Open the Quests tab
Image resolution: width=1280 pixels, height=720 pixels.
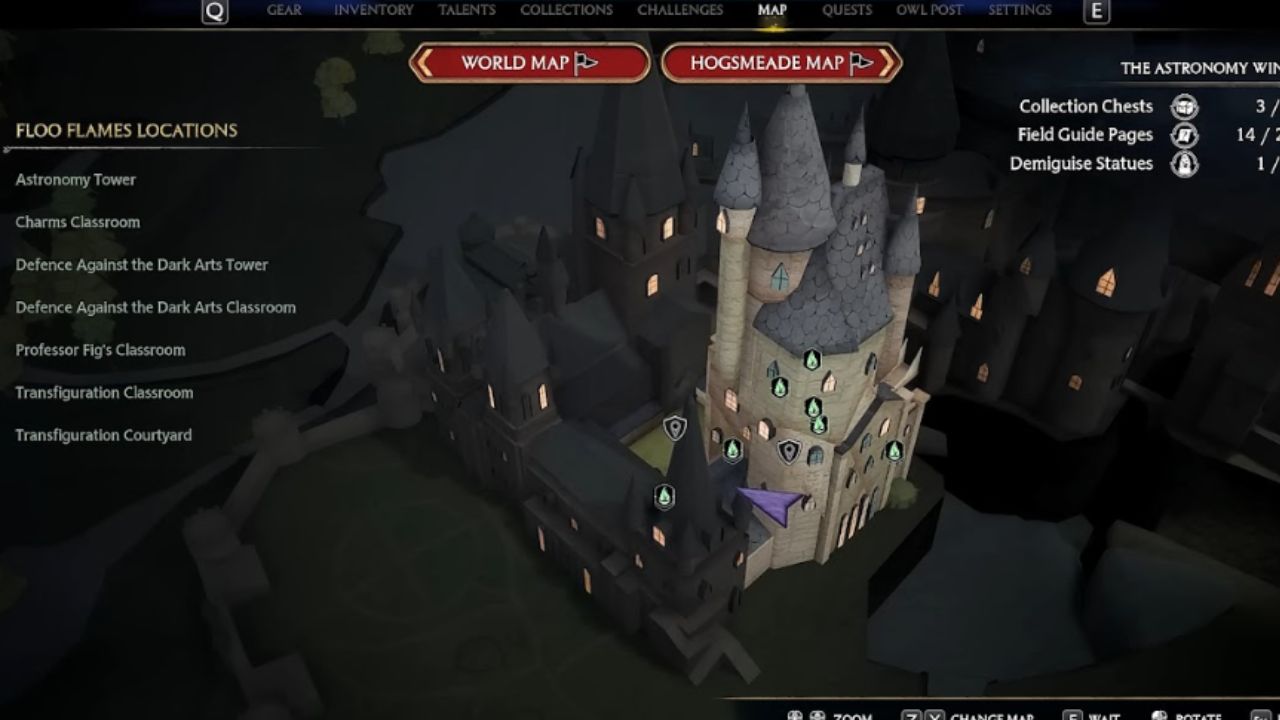coord(847,9)
